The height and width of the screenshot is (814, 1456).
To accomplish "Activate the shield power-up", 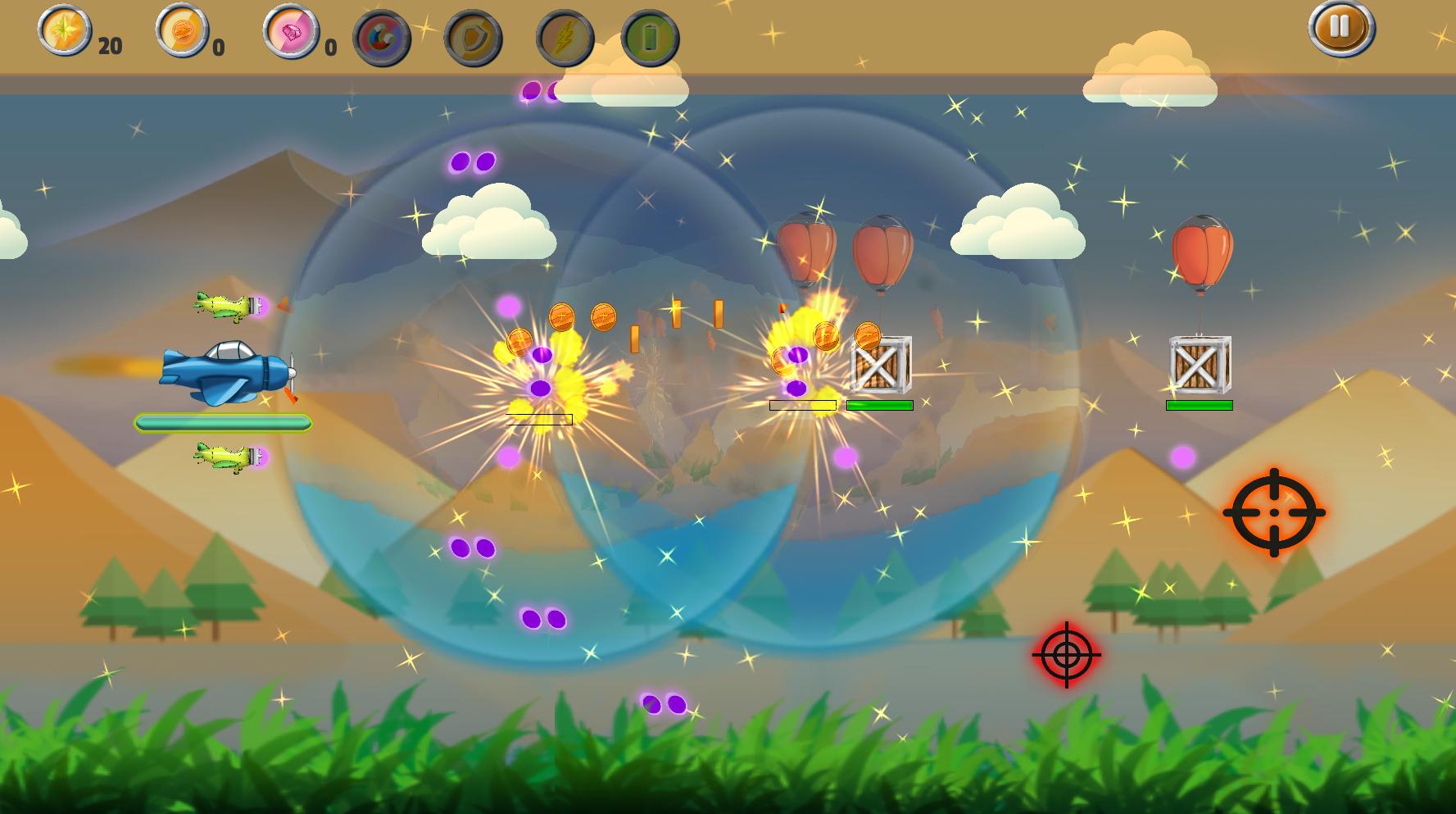I will point(473,39).
